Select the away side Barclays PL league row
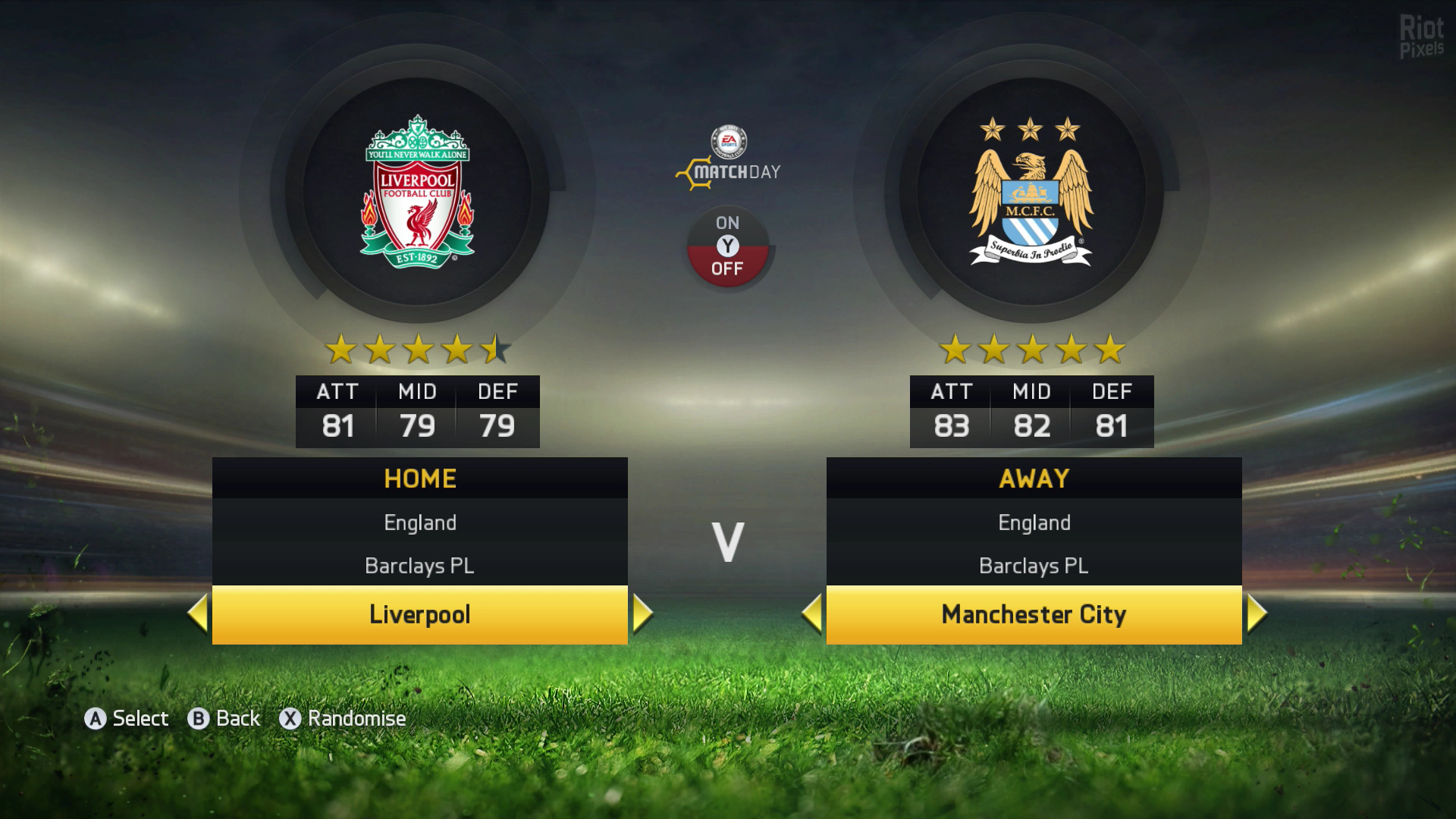1456x819 pixels. (1034, 566)
